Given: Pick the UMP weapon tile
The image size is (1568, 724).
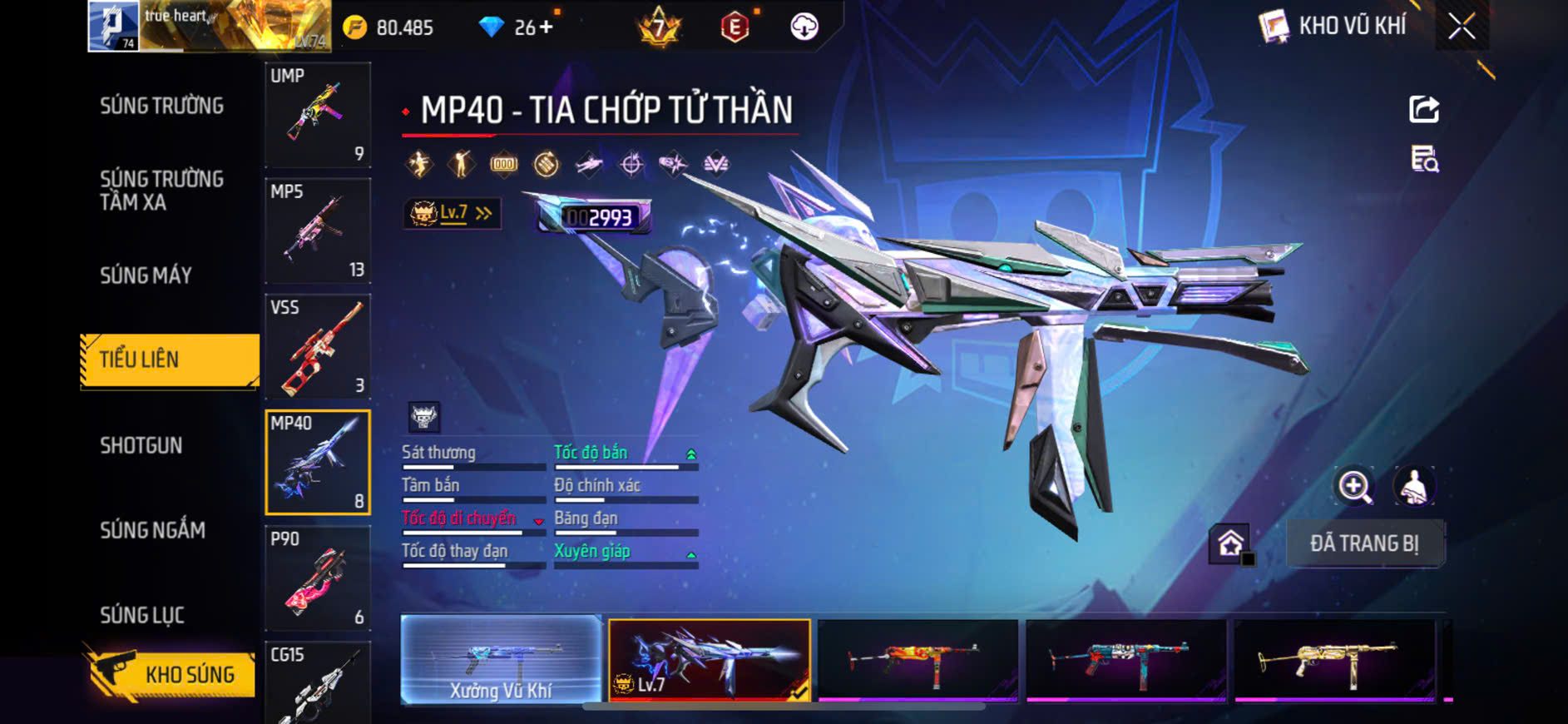Looking at the screenshot, I should click(x=318, y=115).
